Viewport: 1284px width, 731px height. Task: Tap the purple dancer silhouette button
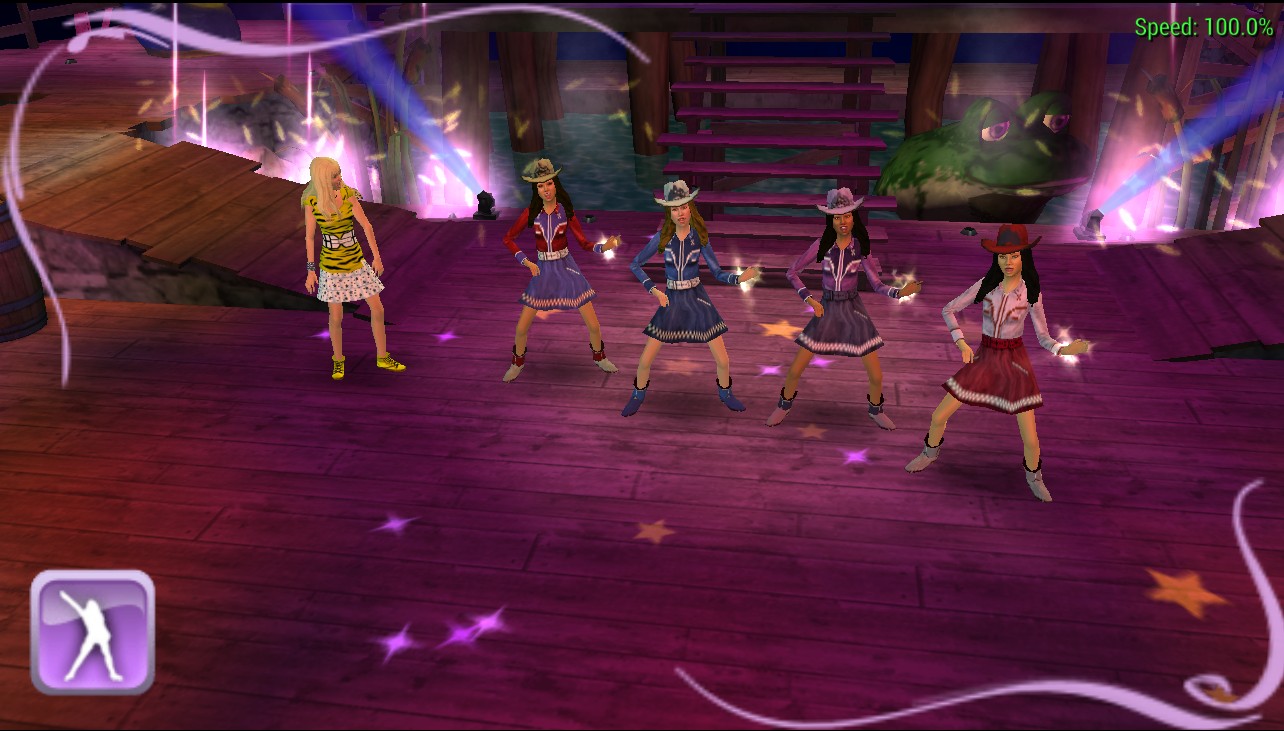pyautogui.click(x=92, y=632)
